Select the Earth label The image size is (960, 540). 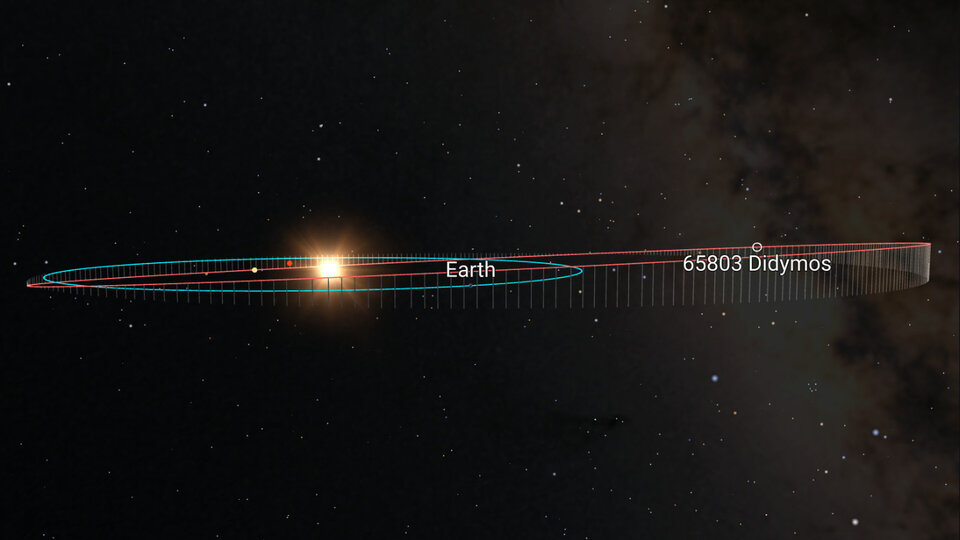click(x=470, y=270)
